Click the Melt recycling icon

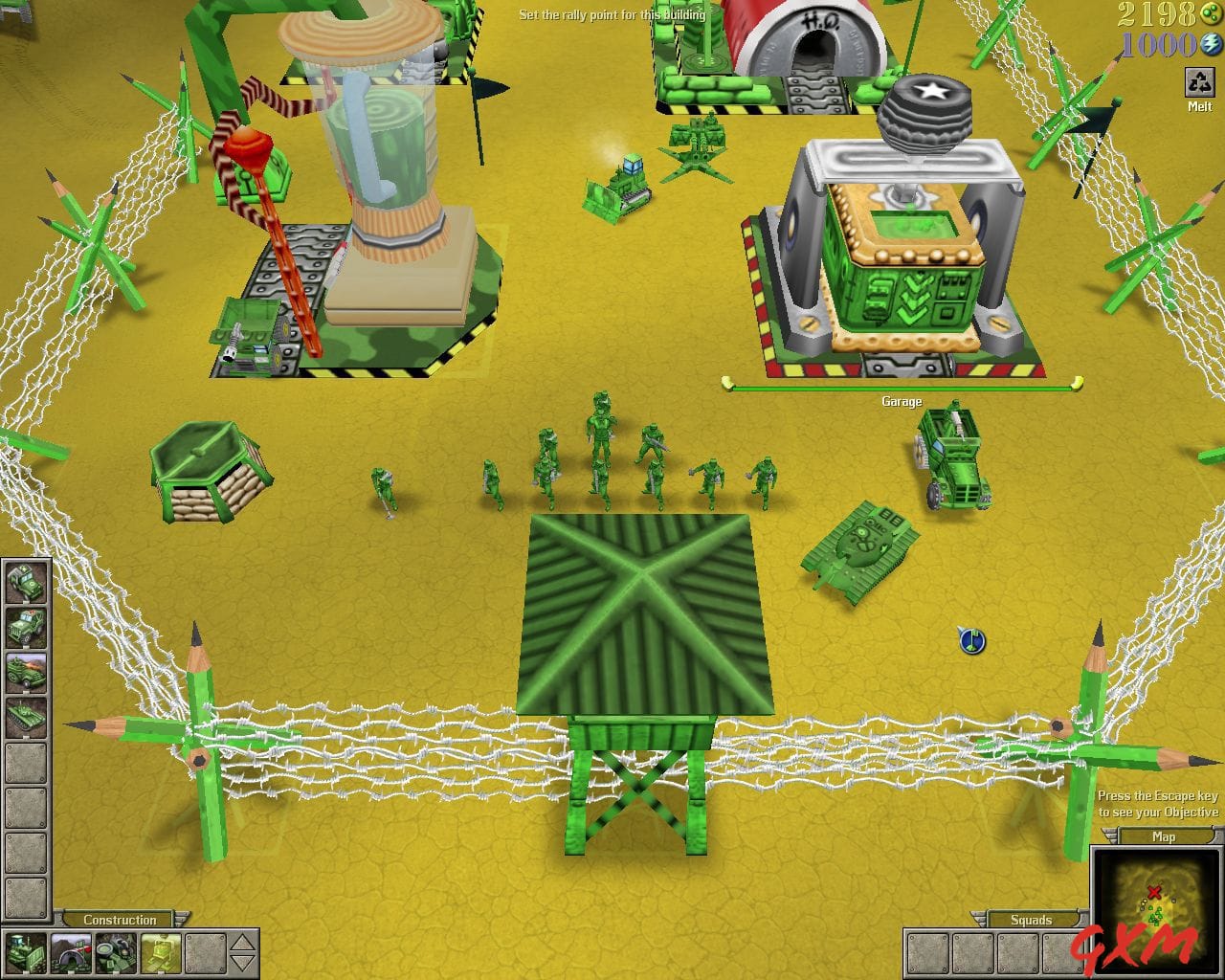[x=1200, y=80]
